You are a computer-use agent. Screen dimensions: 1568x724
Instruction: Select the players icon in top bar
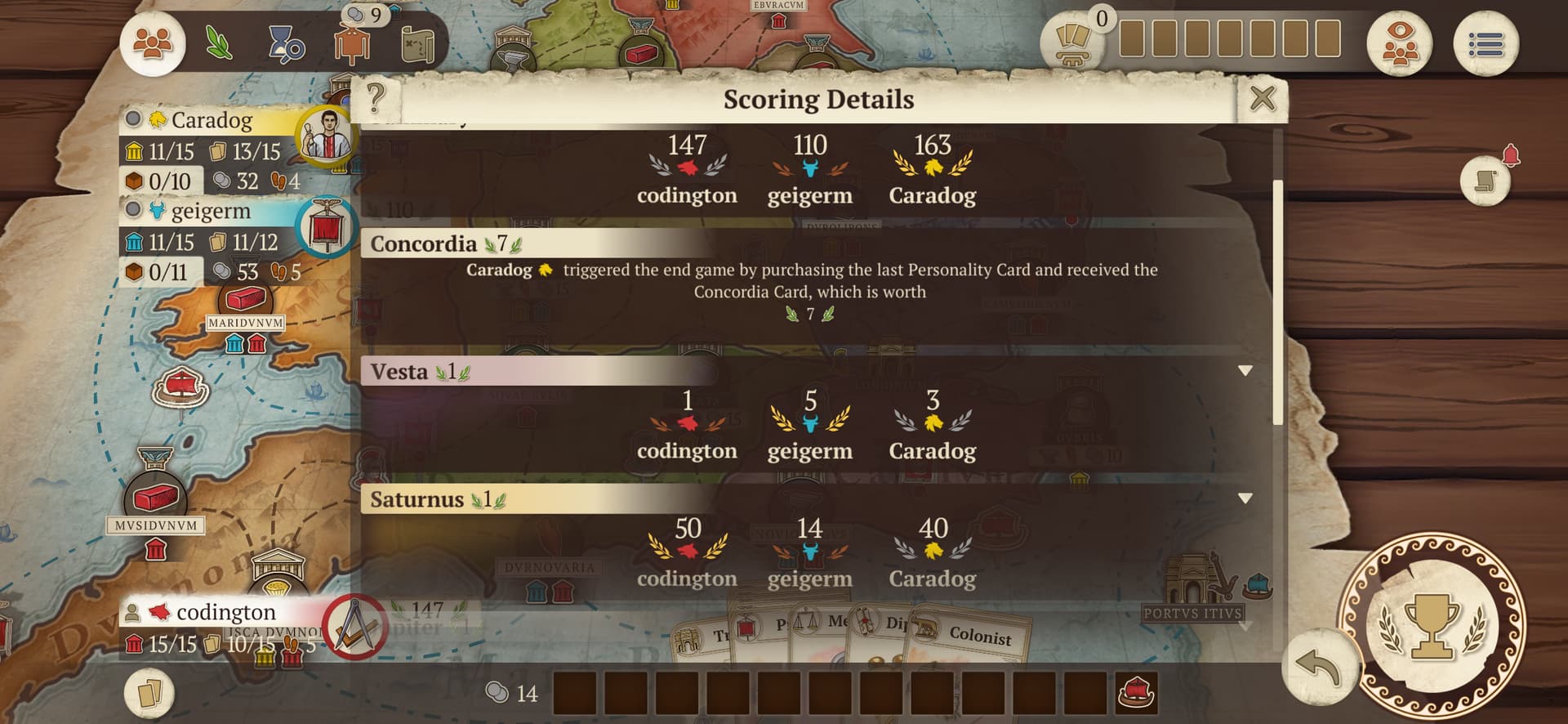(153, 43)
